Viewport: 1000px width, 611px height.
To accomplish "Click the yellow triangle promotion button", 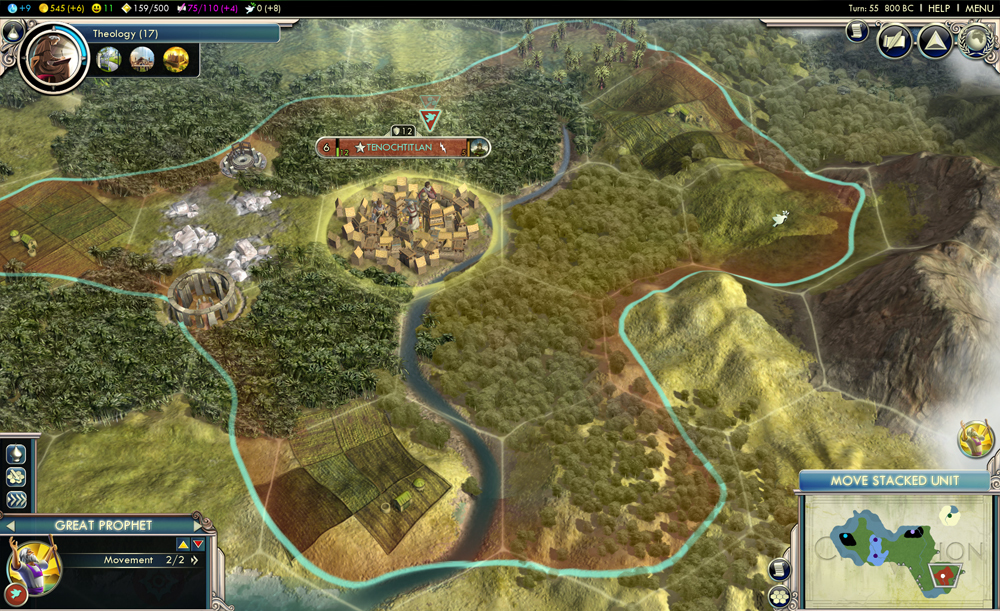I will coord(183,544).
